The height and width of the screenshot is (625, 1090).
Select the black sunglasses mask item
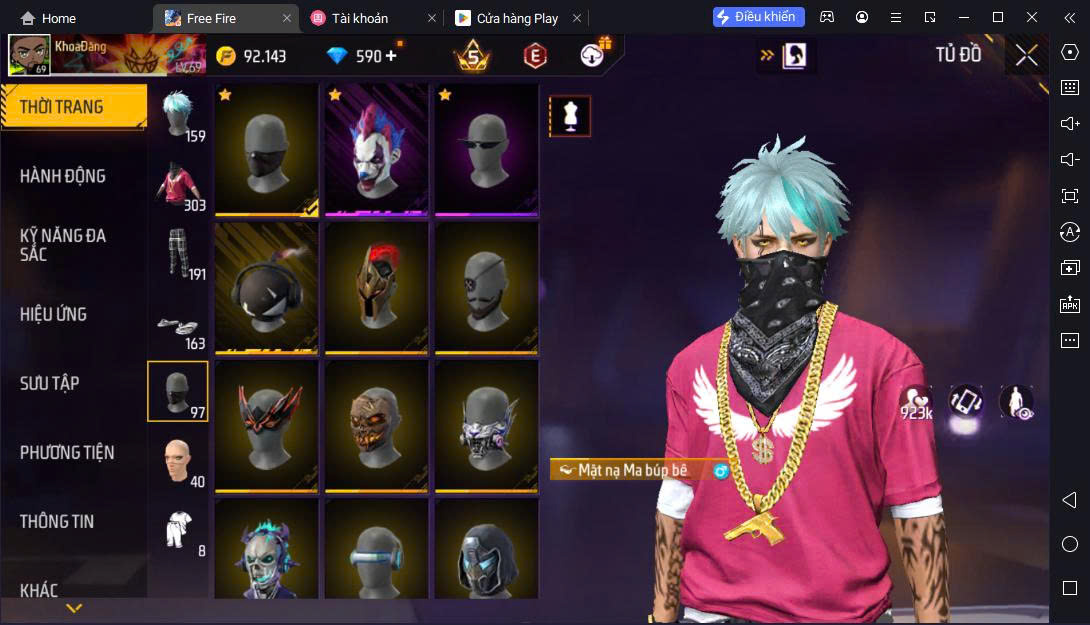tap(486, 148)
